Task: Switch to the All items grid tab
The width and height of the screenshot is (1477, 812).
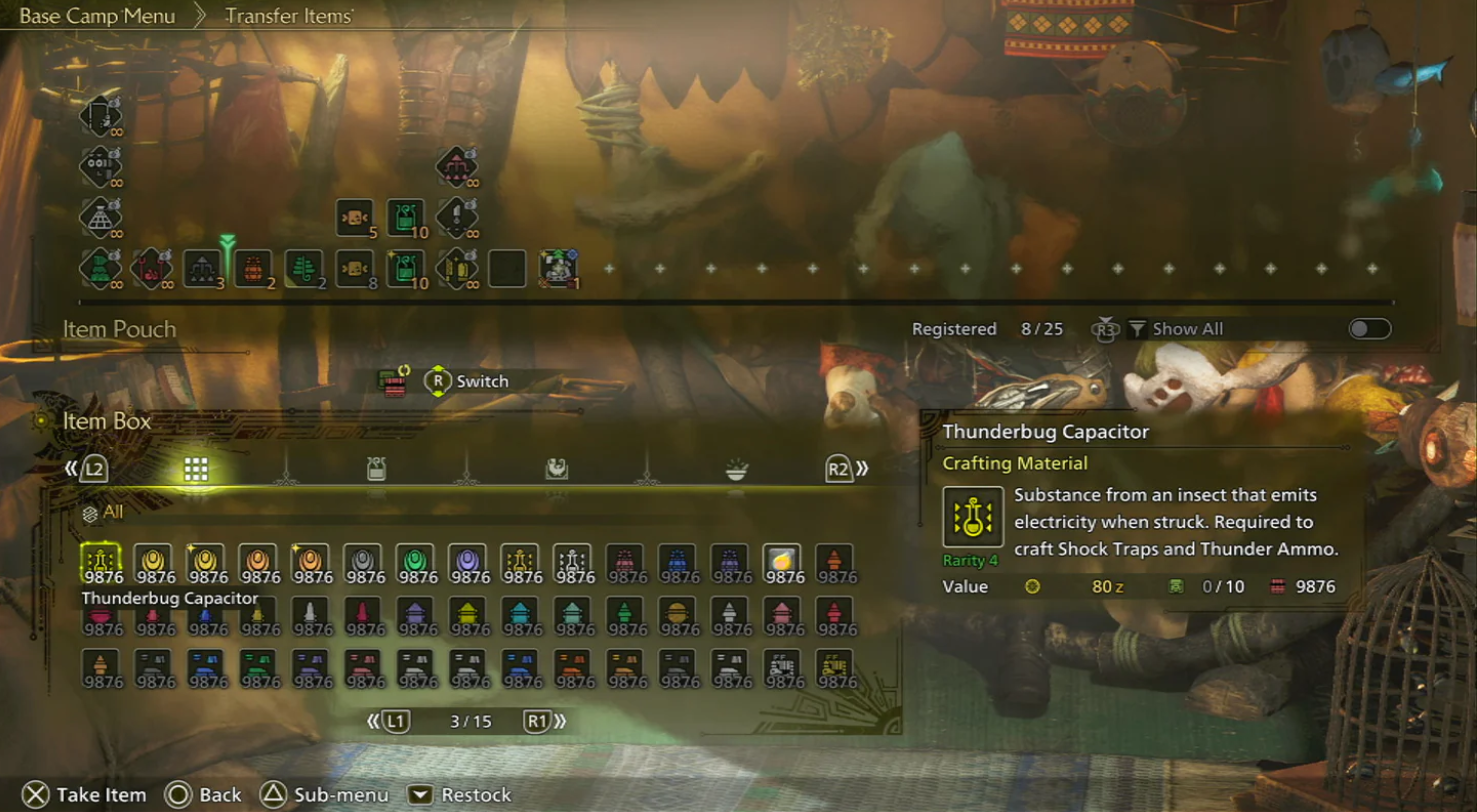Action: 196,470
